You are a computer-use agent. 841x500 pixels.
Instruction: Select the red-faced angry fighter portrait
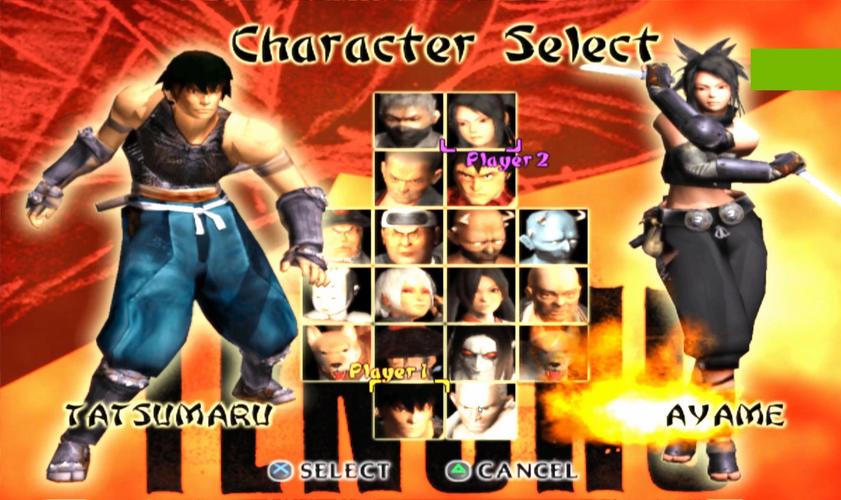pos(481,180)
